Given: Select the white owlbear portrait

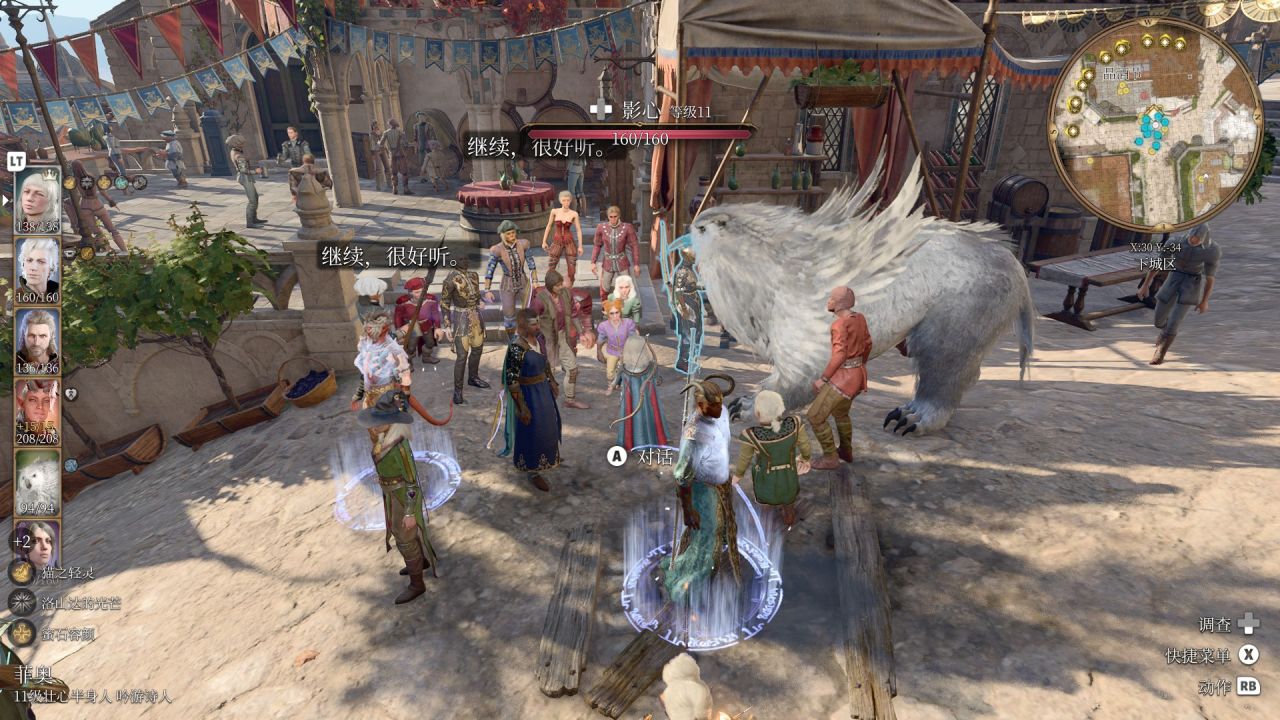Looking at the screenshot, I should (x=38, y=480).
